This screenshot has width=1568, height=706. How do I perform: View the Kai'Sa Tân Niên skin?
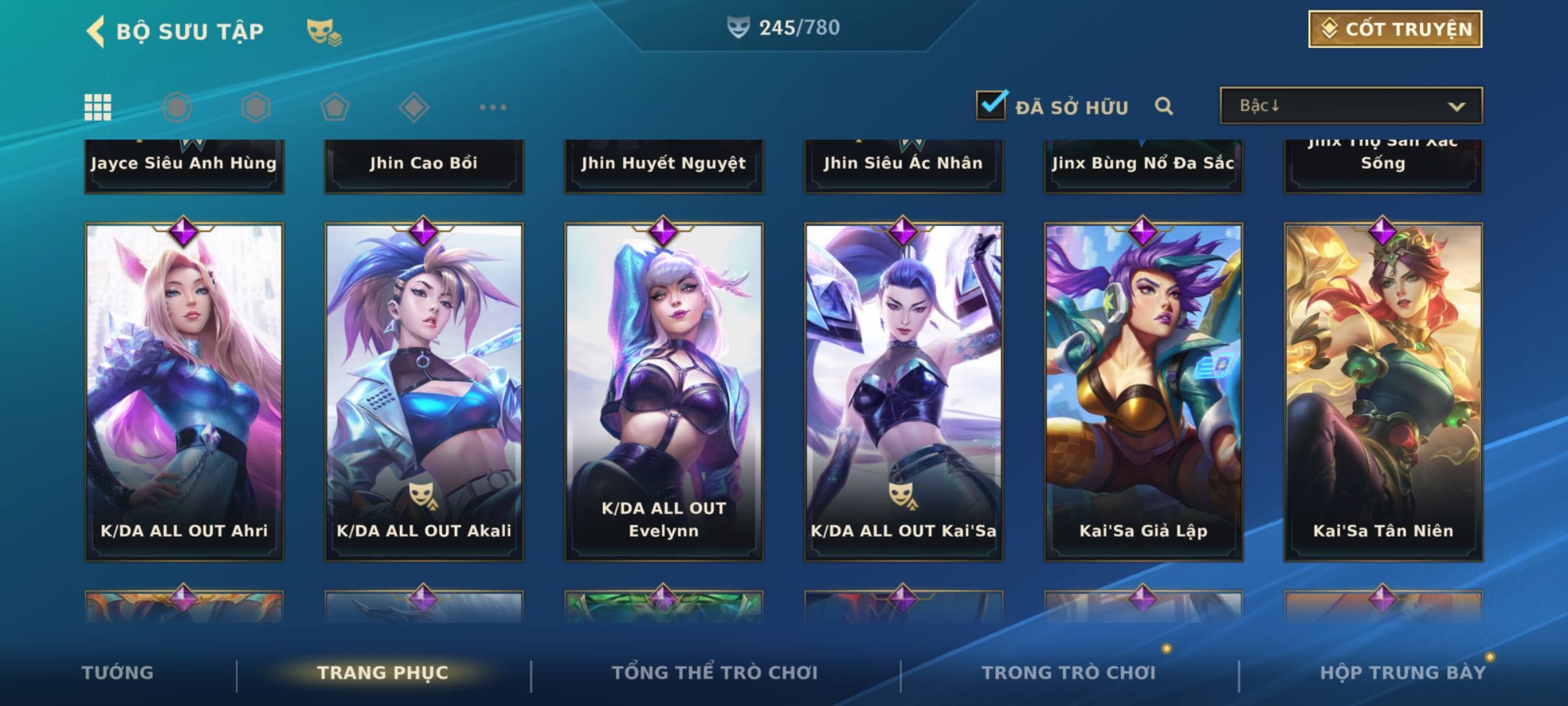coord(1383,392)
